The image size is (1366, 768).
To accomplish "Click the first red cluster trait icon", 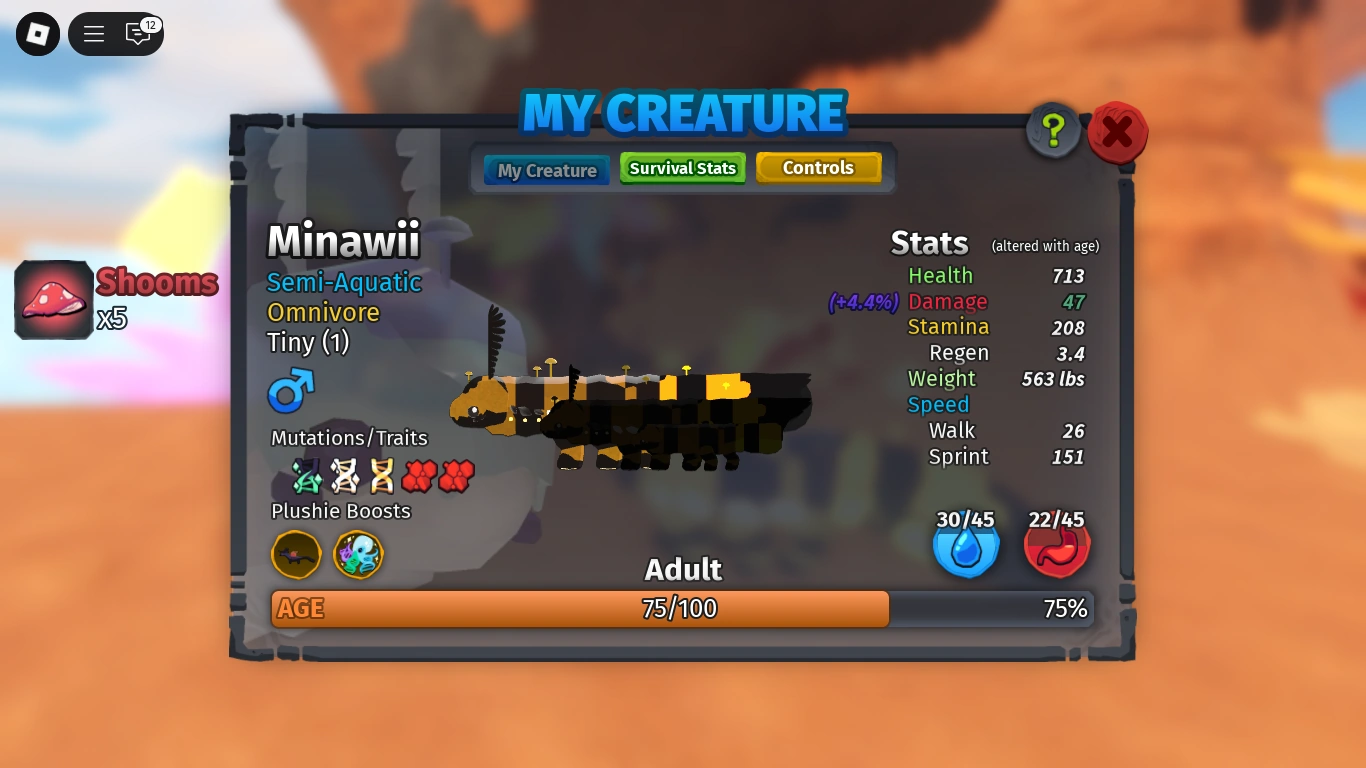I will click(x=419, y=475).
